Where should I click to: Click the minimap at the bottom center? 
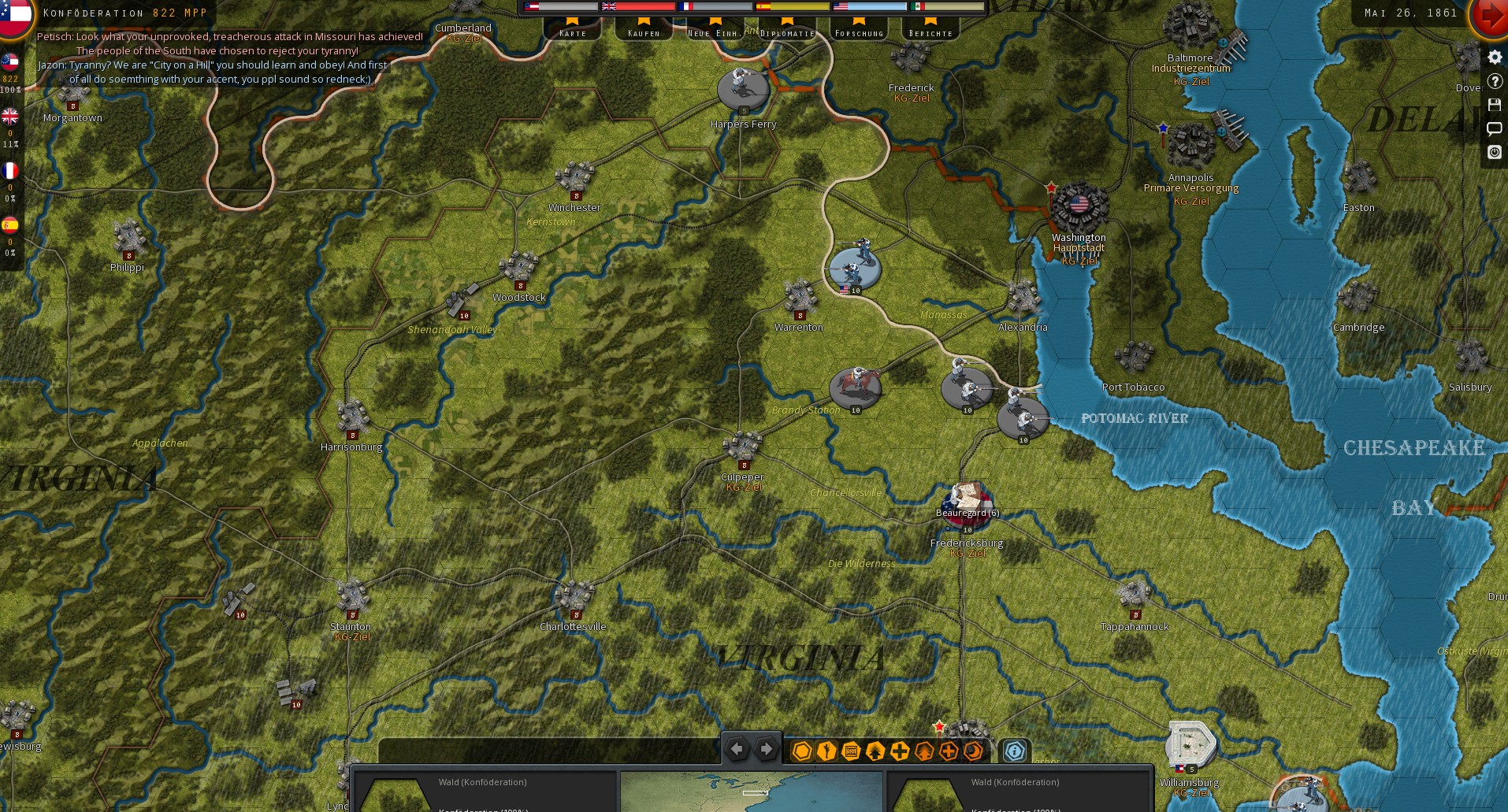pyautogui.click(x=752, y=792)
